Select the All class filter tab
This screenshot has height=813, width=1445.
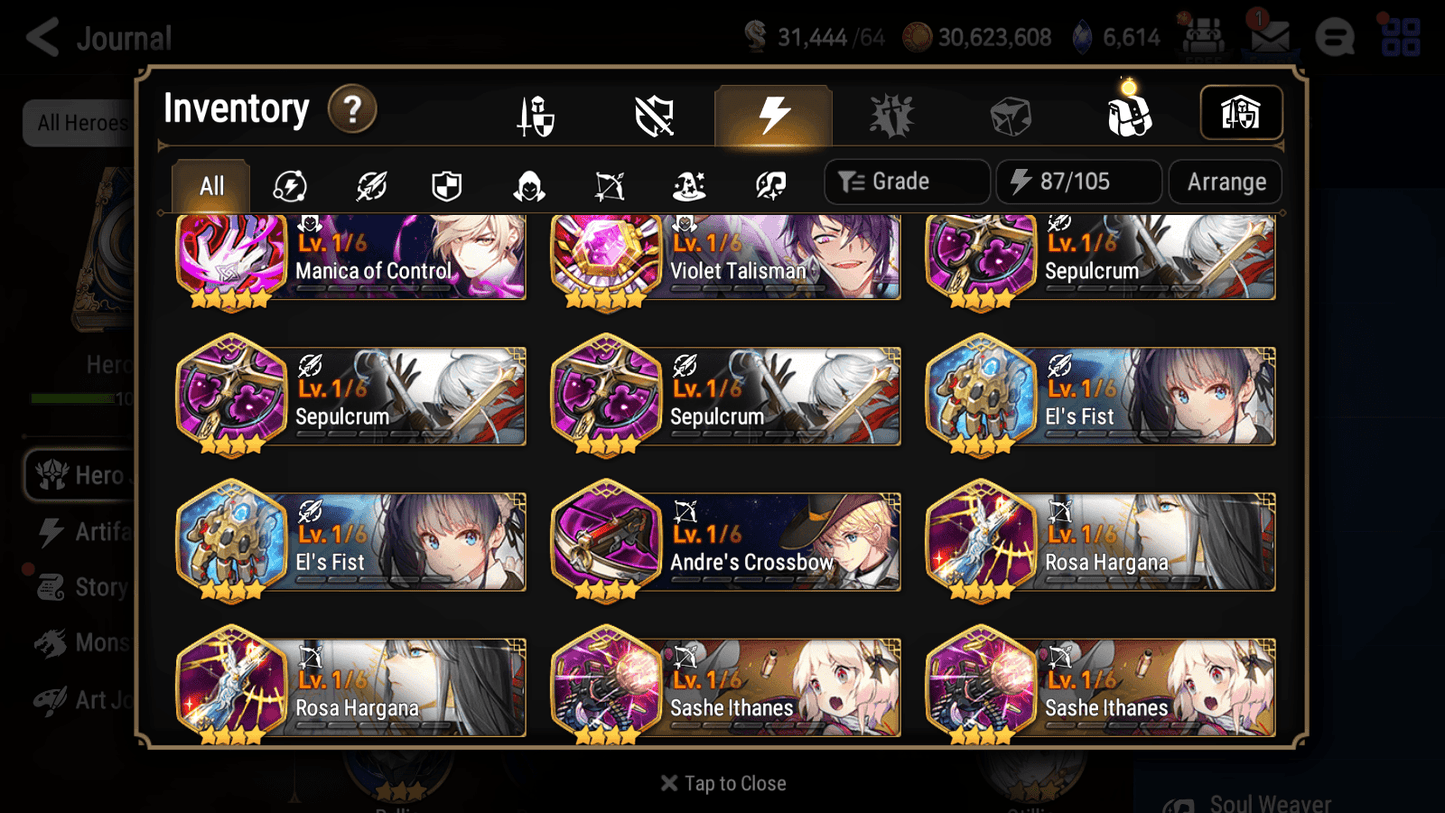(209, 184)
